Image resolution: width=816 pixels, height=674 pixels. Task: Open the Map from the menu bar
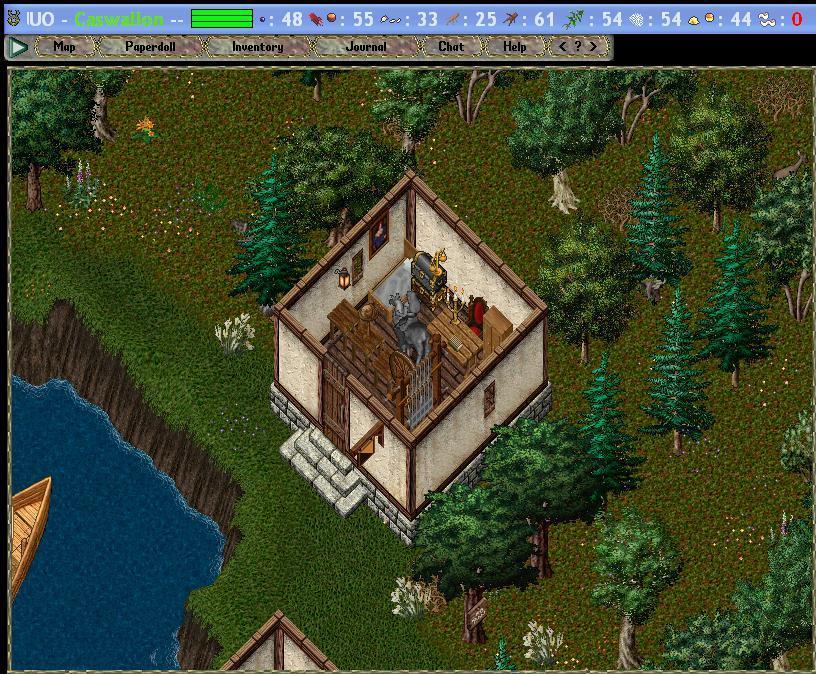pyautogui.click(x=64, y=46)
